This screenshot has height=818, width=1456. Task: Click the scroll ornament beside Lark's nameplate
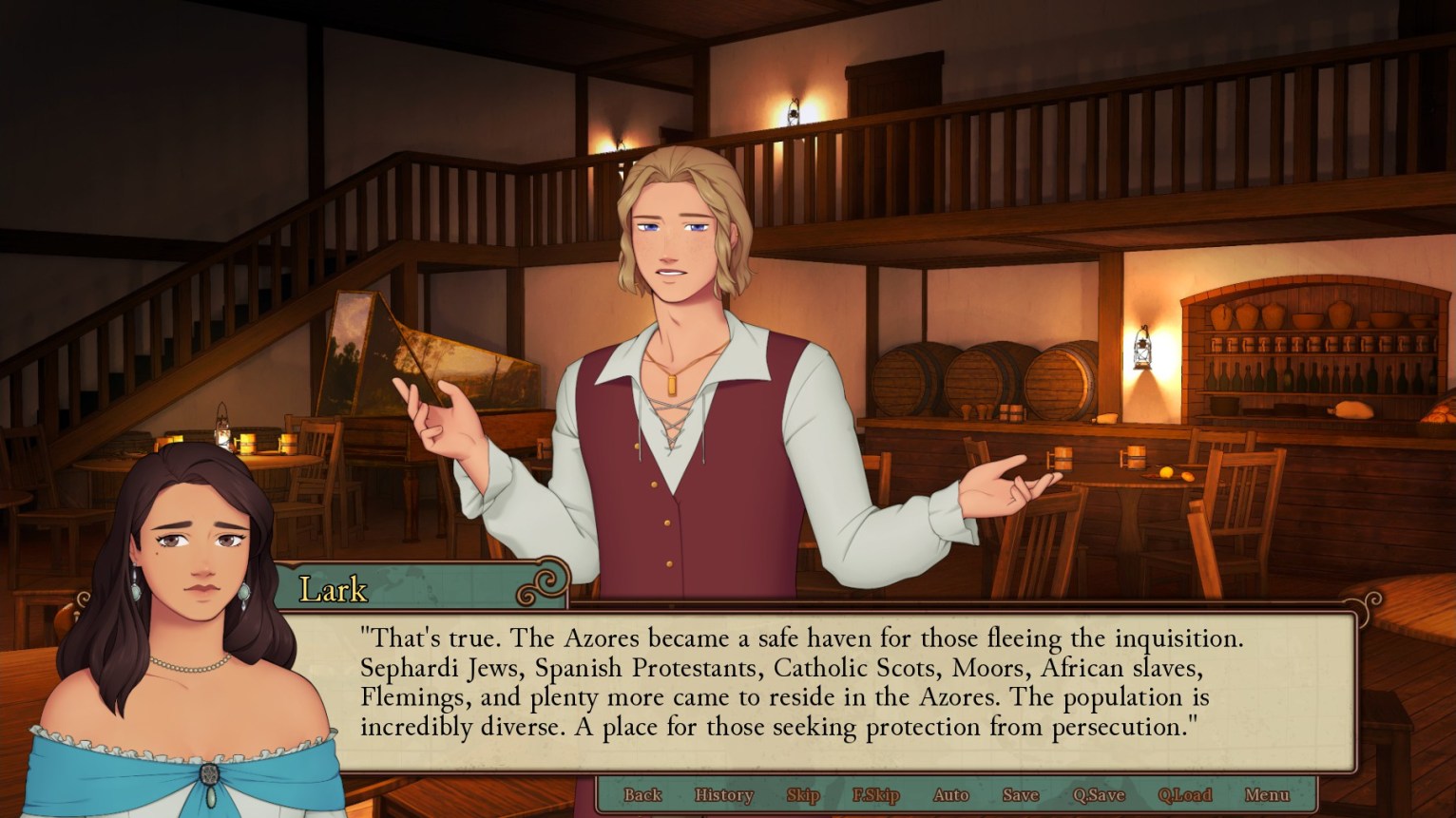pos(545,586)
